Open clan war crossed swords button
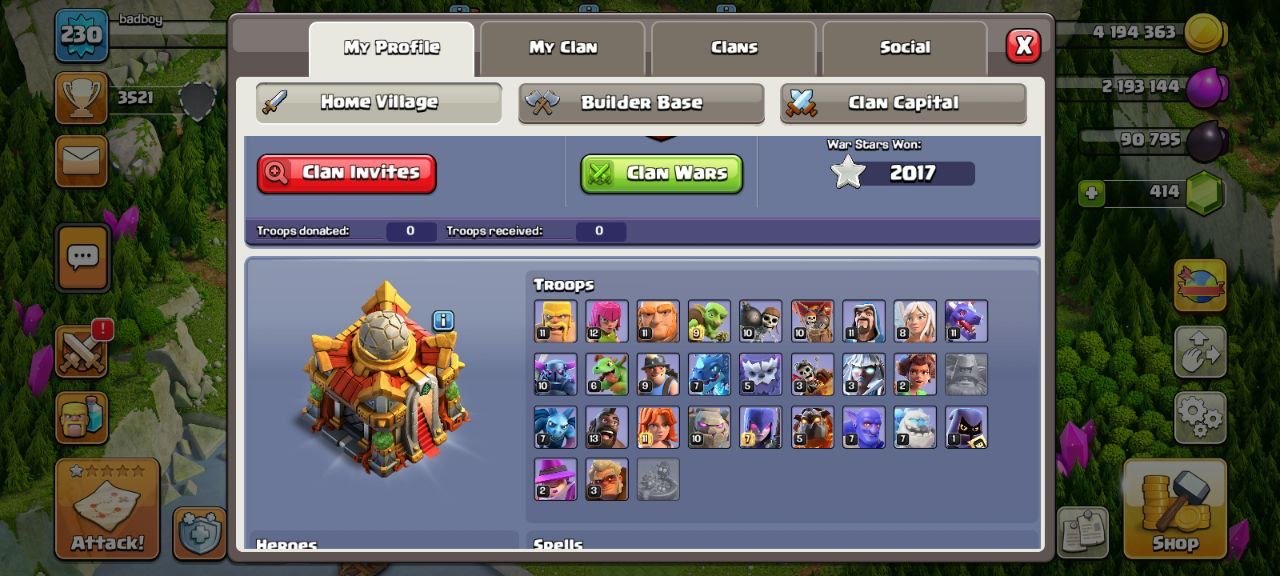This screenshot has width=1280, height=576. (x=82, y=350)
